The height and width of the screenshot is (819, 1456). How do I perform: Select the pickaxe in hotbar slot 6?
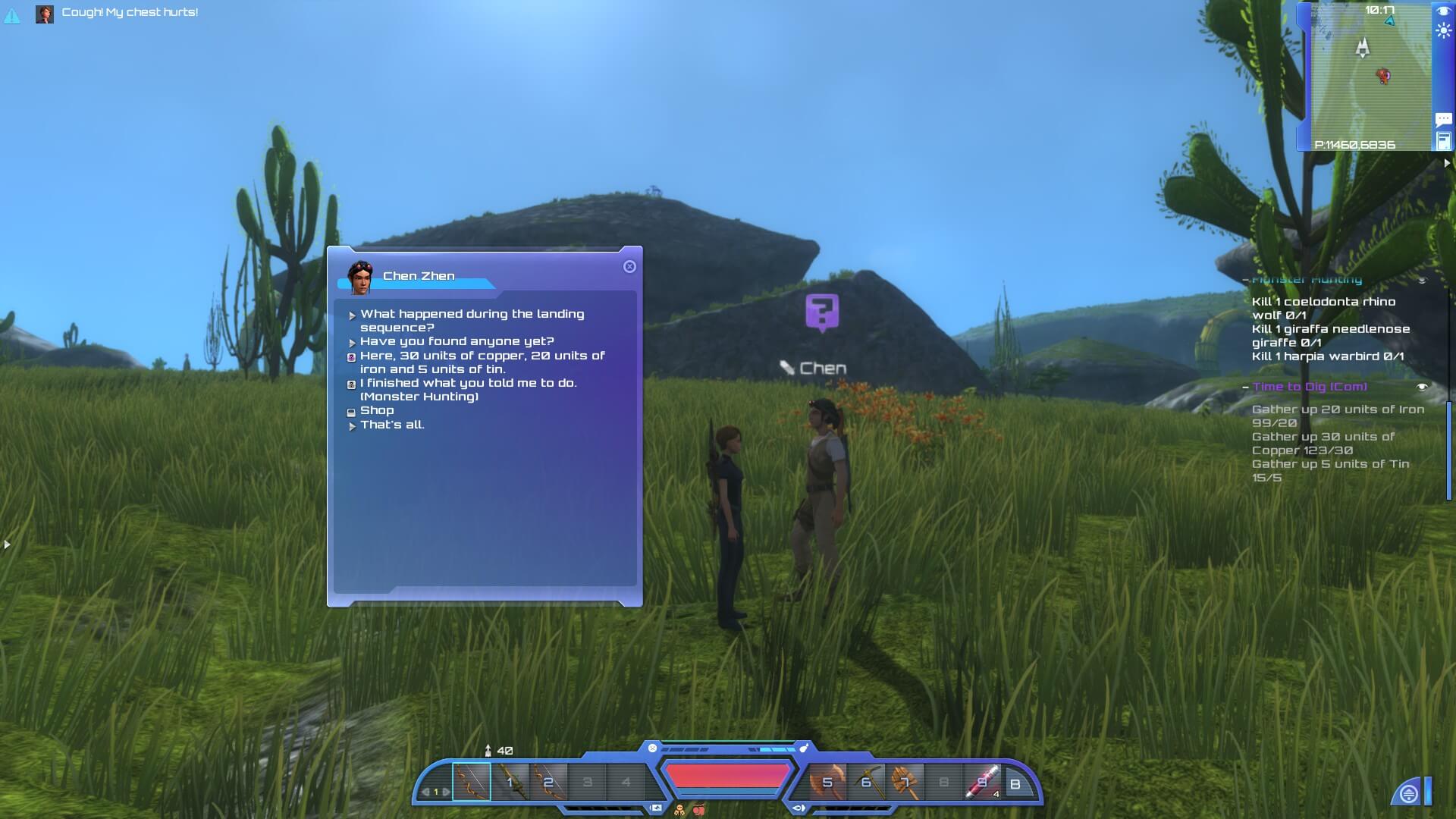pos(867,782)
